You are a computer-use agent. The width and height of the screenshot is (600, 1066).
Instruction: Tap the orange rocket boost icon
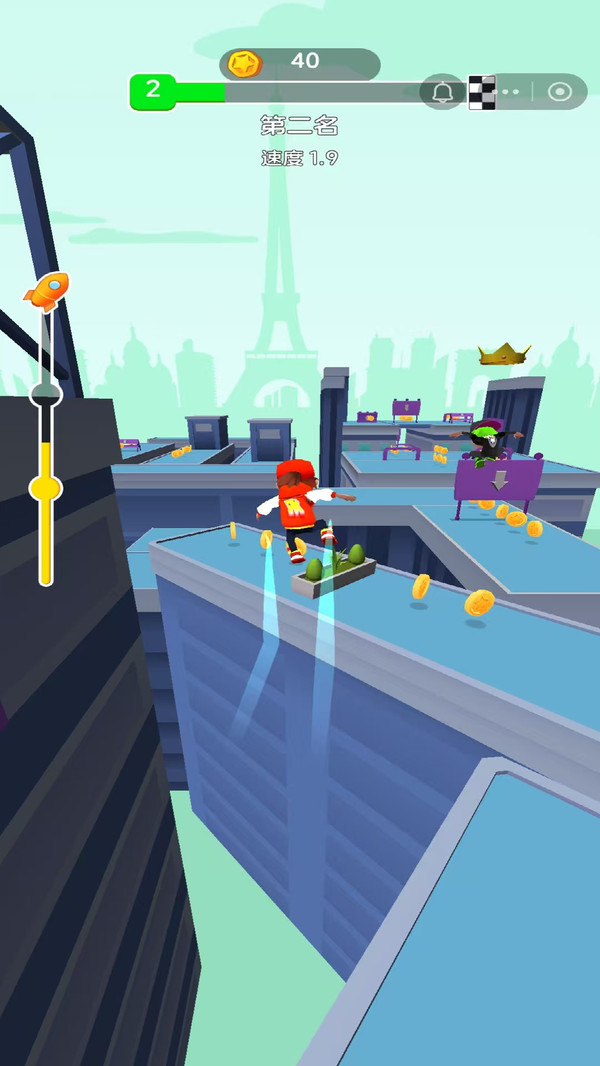tap(46, 290)
